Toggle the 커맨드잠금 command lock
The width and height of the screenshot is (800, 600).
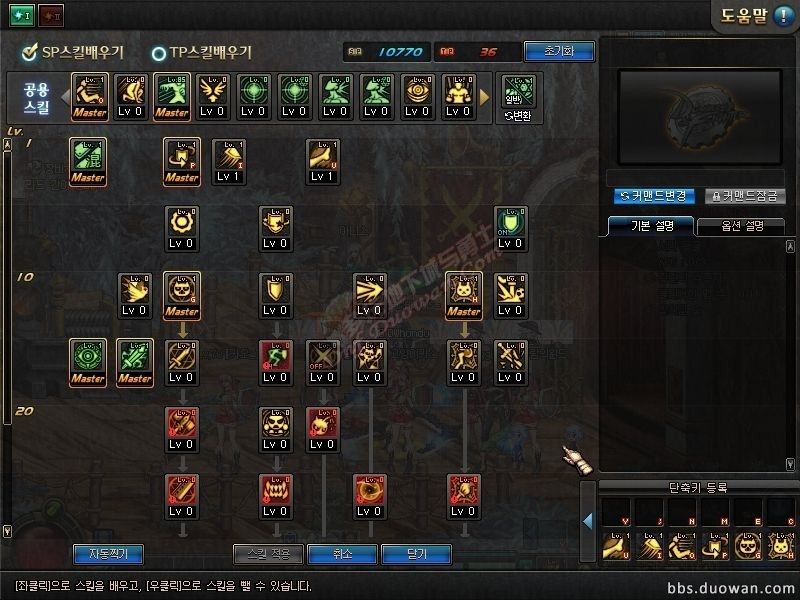[745, 196]
